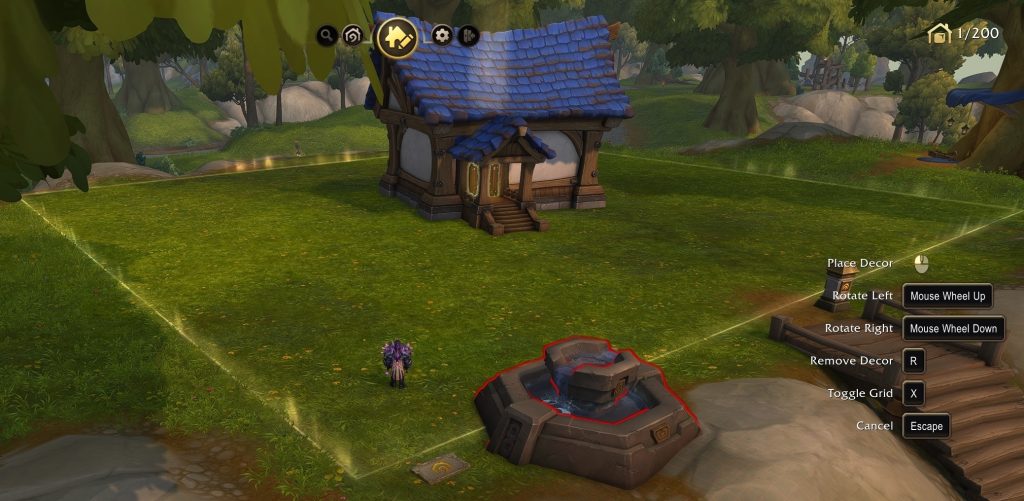Open the gear settings icon
The height and width of the screenshot is (501, 1024).
[x=442, y=36]
